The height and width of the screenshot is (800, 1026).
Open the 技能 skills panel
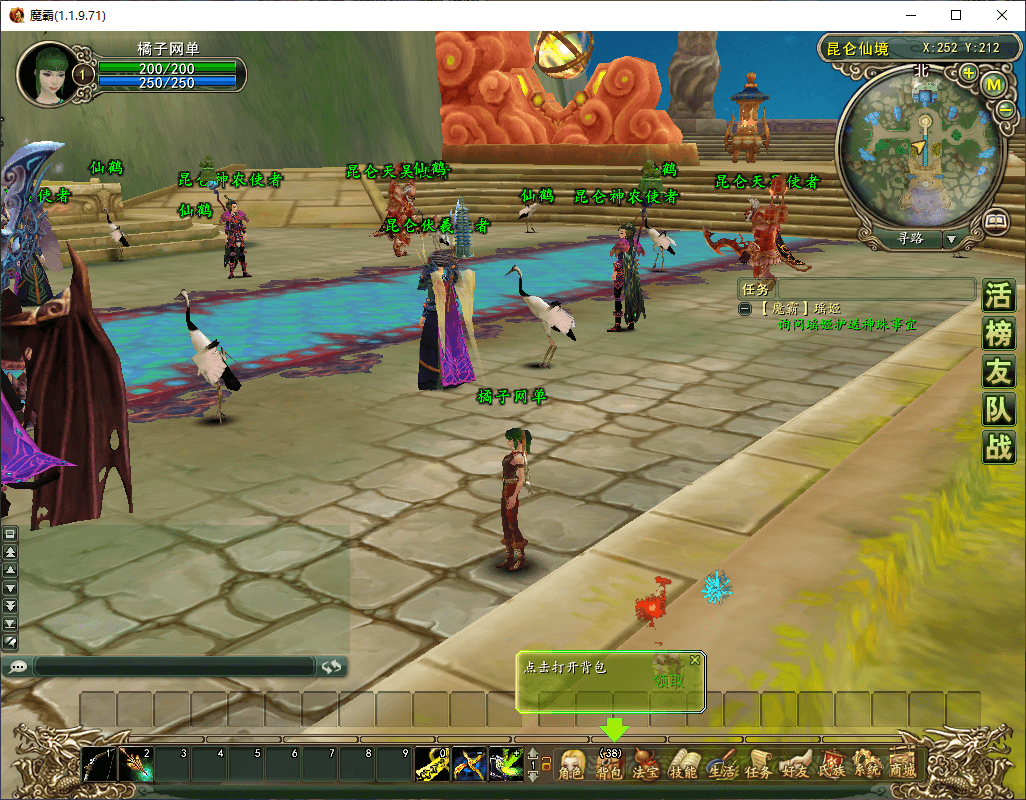point(683,767)
